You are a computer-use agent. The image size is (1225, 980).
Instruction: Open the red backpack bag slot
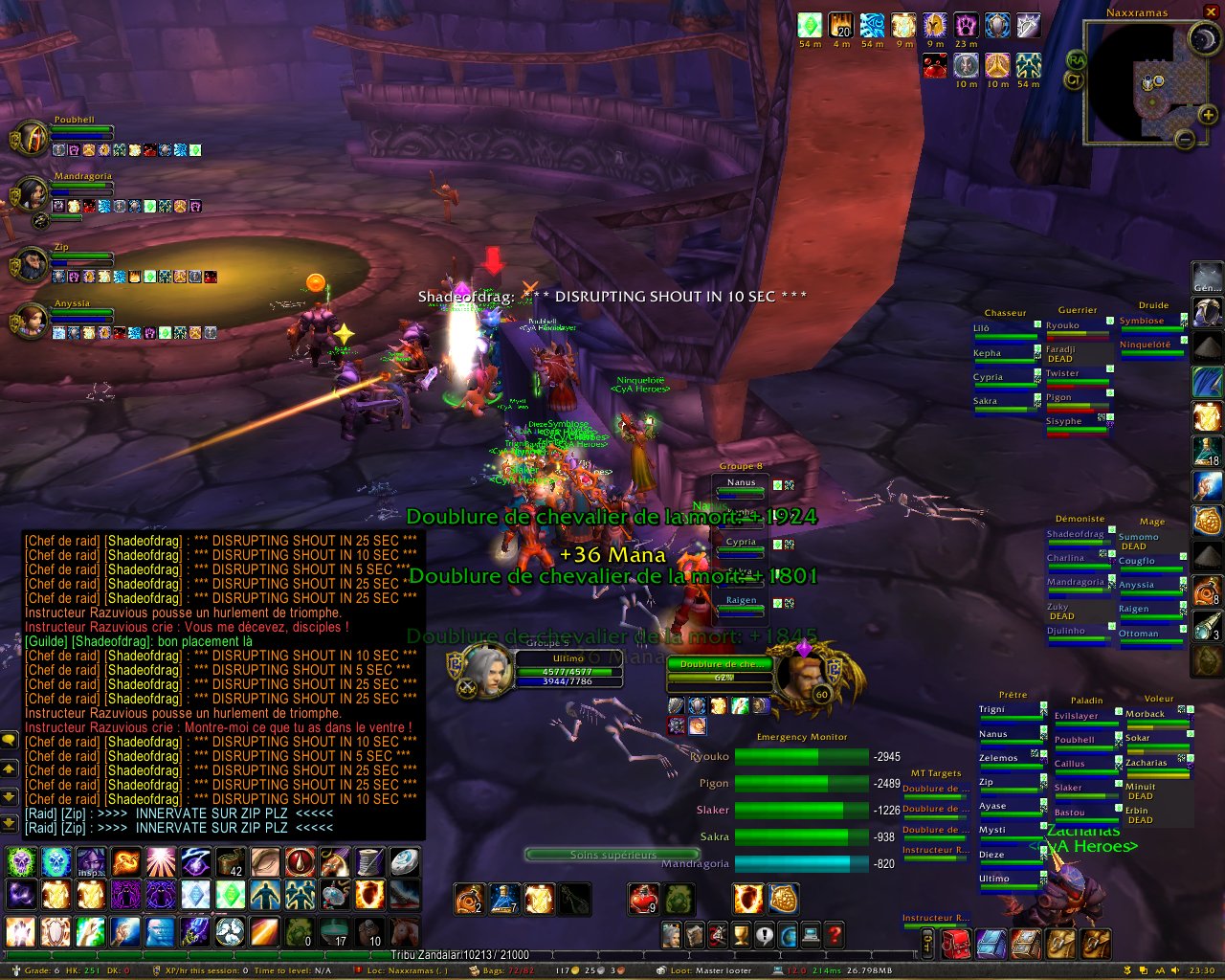tap(955, 944)
